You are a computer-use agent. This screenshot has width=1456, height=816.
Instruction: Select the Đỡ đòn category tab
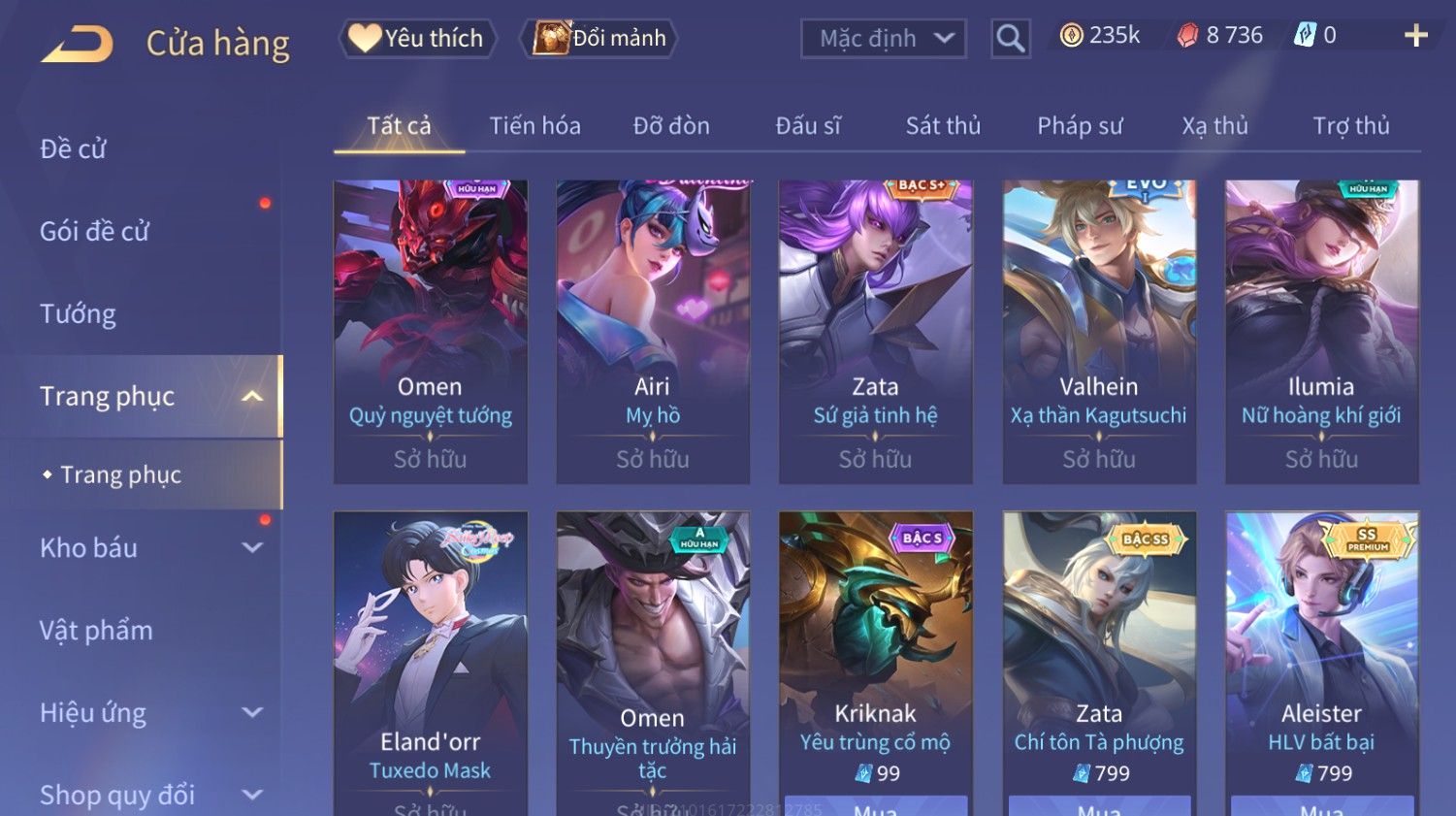pyautogui.click(x=671, y=125)
